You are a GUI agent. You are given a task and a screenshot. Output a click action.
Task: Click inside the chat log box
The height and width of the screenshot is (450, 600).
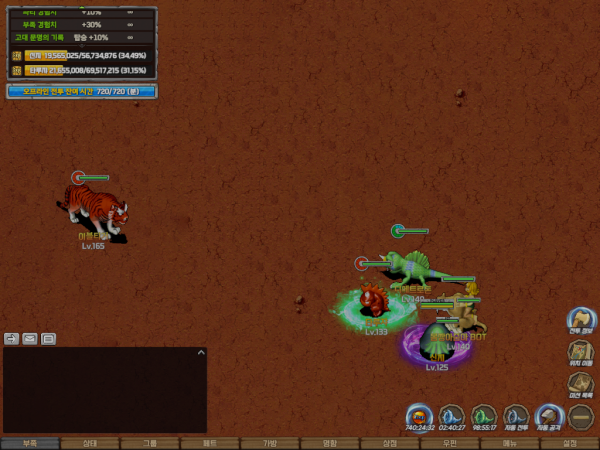tap(100, 392)
